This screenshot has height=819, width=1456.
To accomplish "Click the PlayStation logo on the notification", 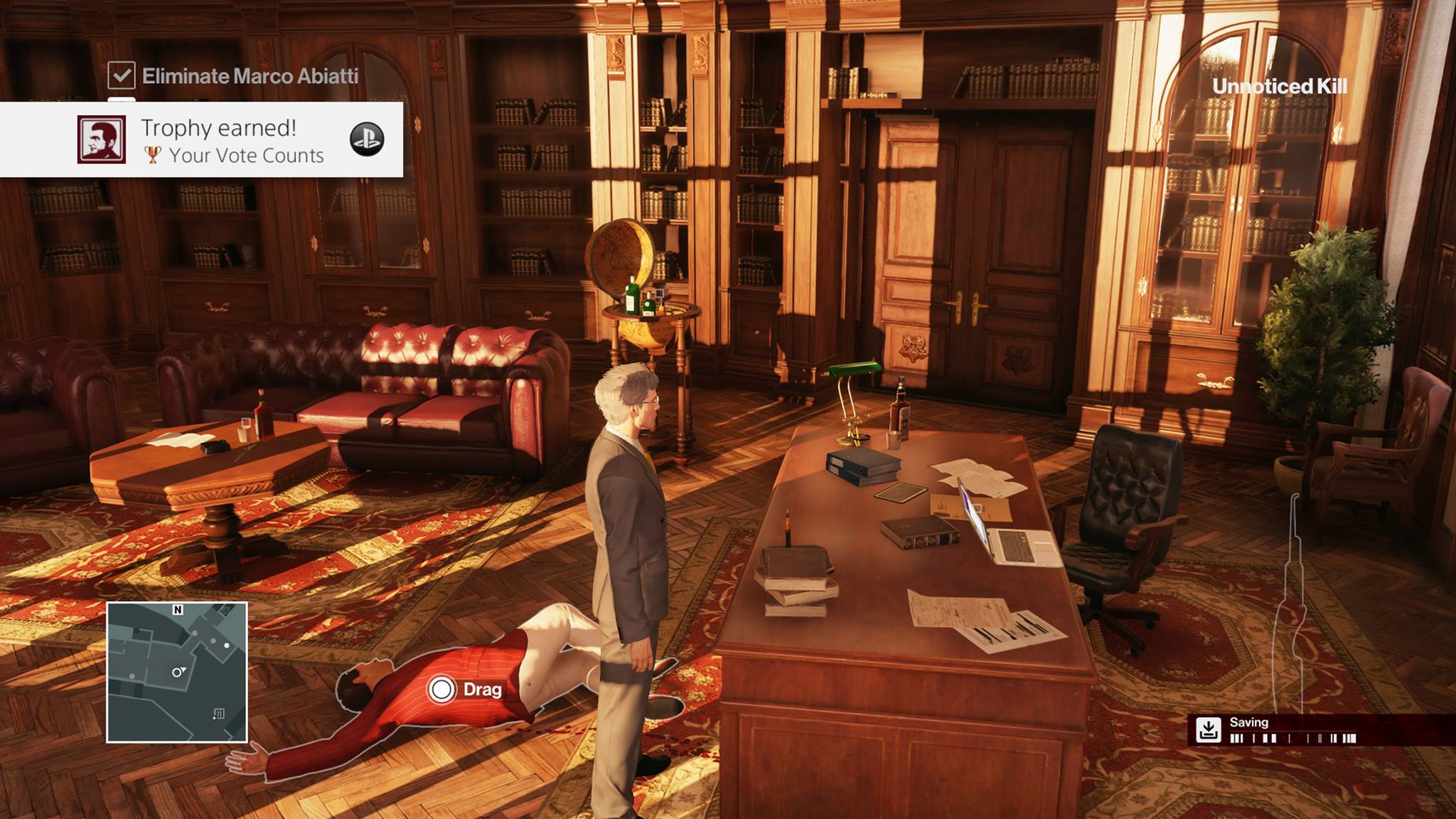I will [x=367, y=139].
